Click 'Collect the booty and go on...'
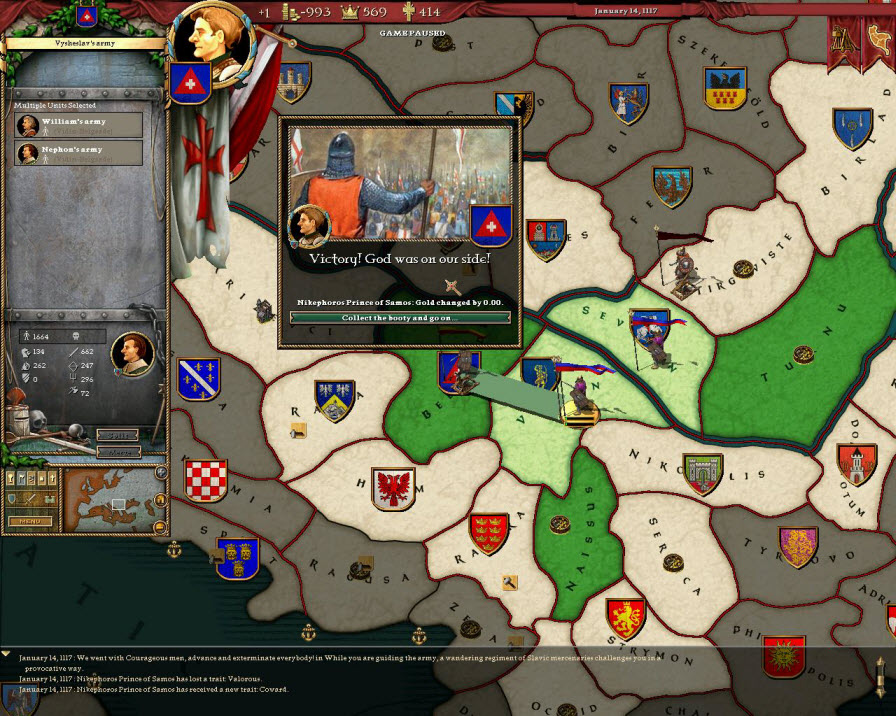Image resolution: width=896 pixels, height=716 pixels. (x=399, y=318)
